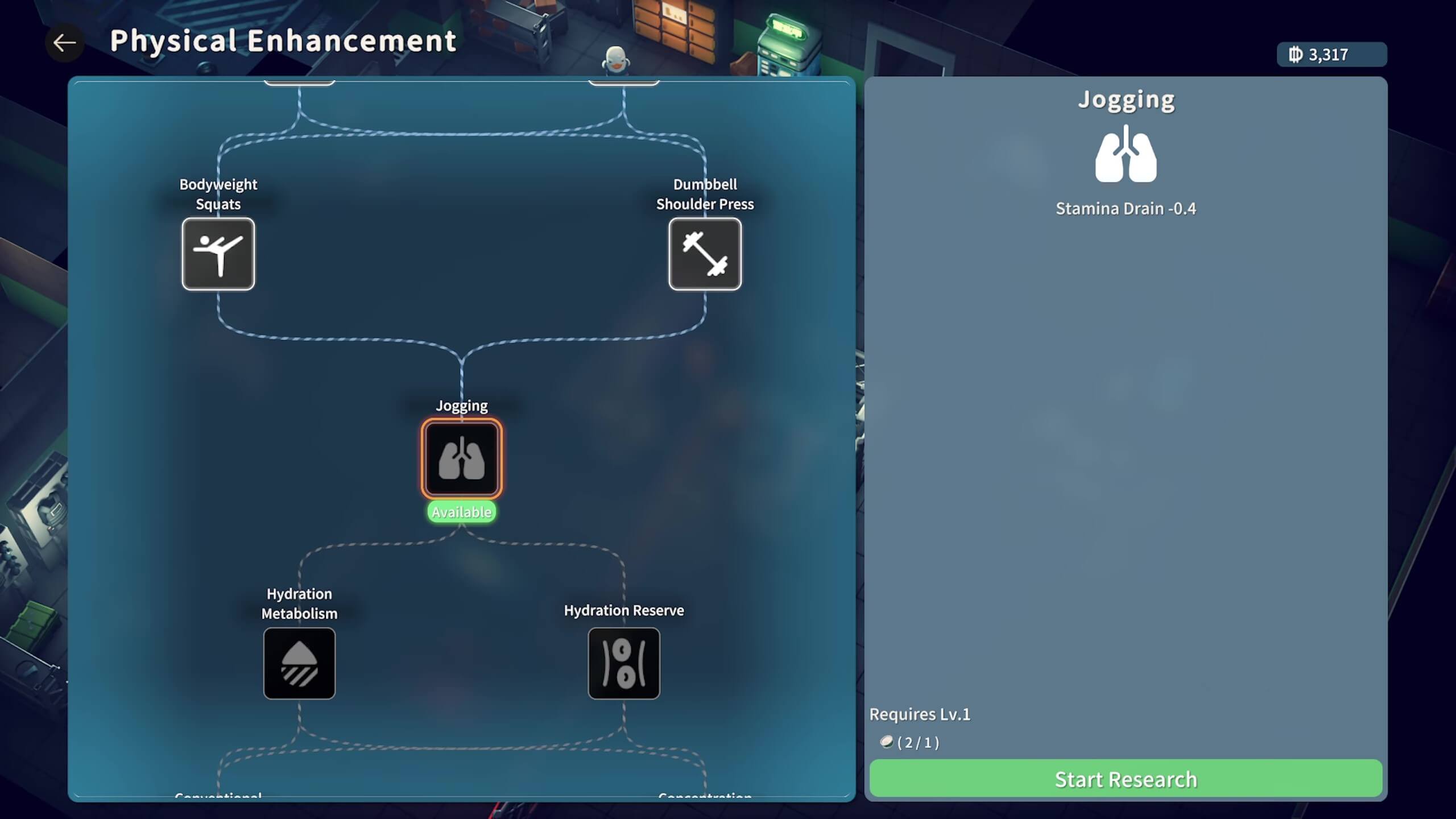Start Research on Jogging
Image resolution: width=1456 pixels, height=819 pixels.
[1126, 779]
